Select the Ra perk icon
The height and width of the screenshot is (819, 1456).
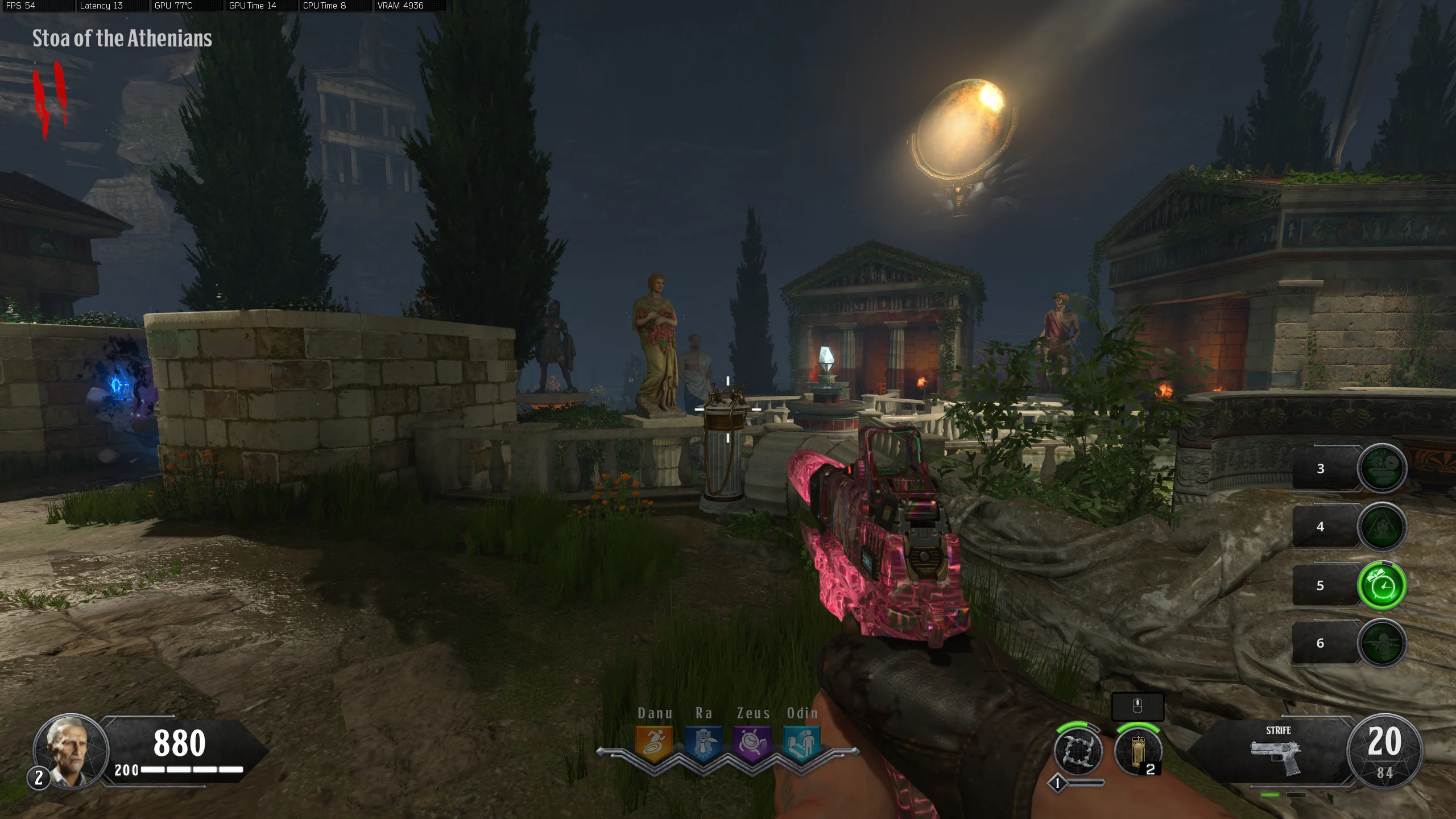704,743
